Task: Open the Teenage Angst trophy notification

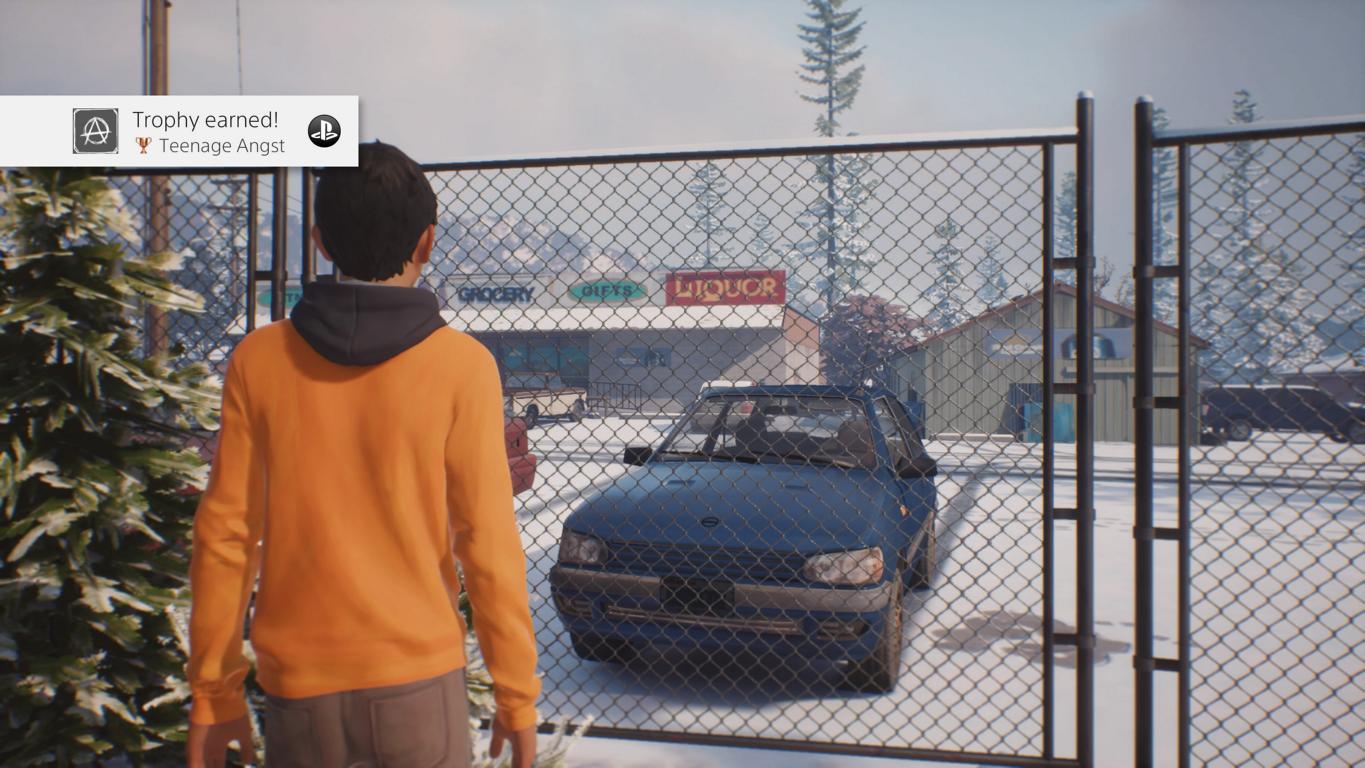Action: (208, 132)
